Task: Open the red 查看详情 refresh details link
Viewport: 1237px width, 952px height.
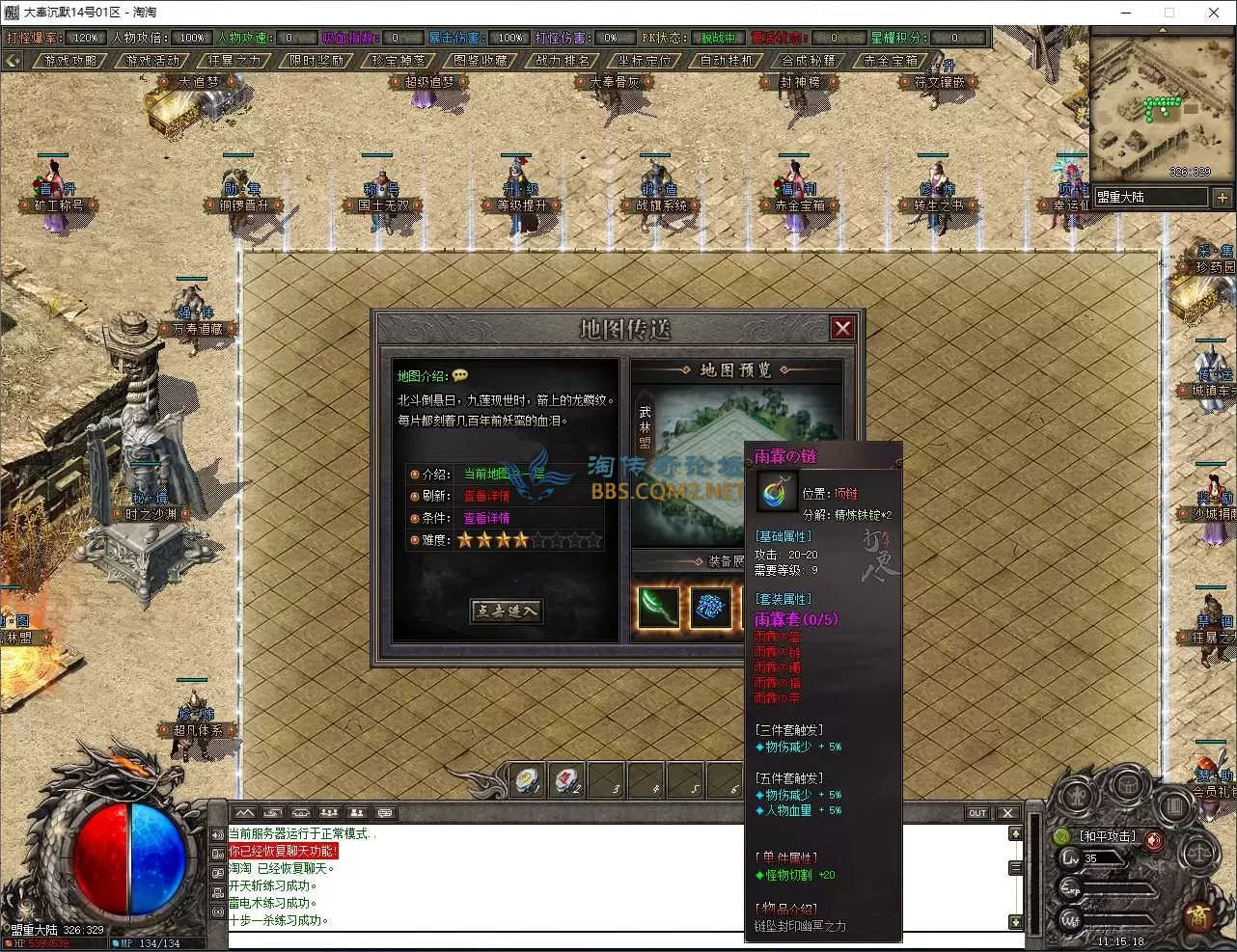Action: click(486, 496)
